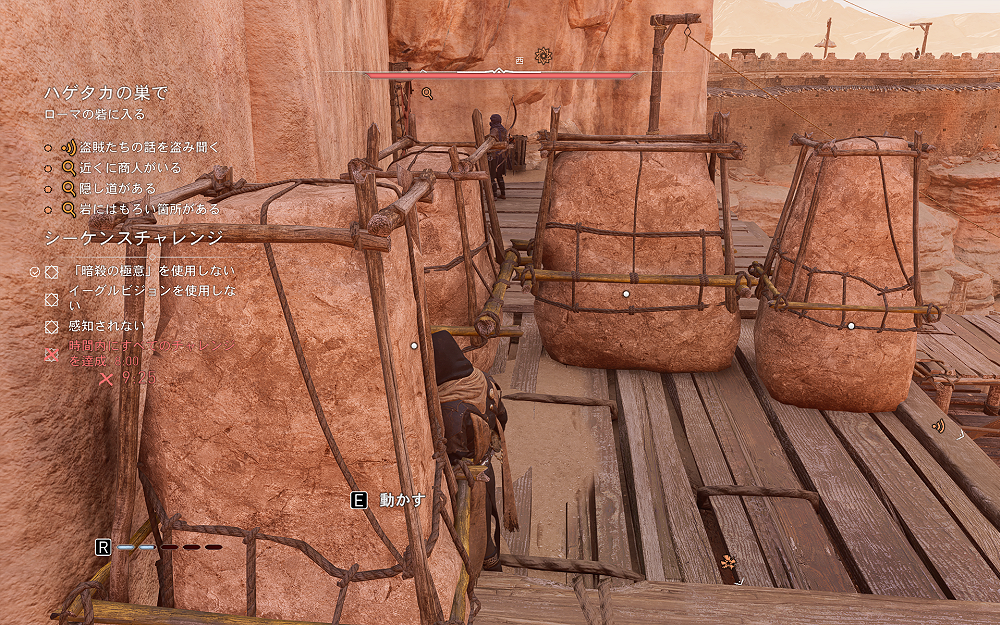Select the failed red time-limit challenge

point(150,352)
